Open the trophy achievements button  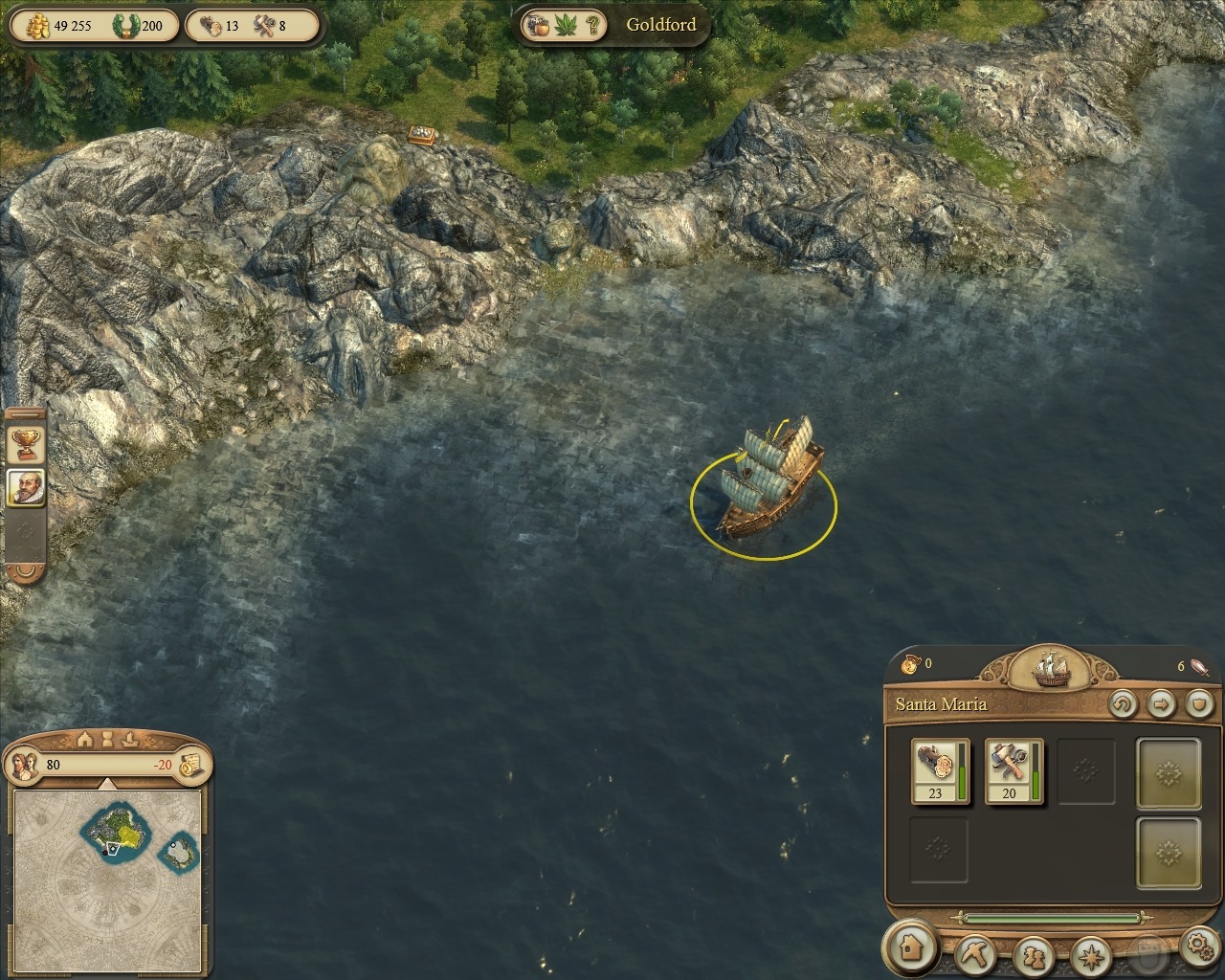tap(26, 444)
